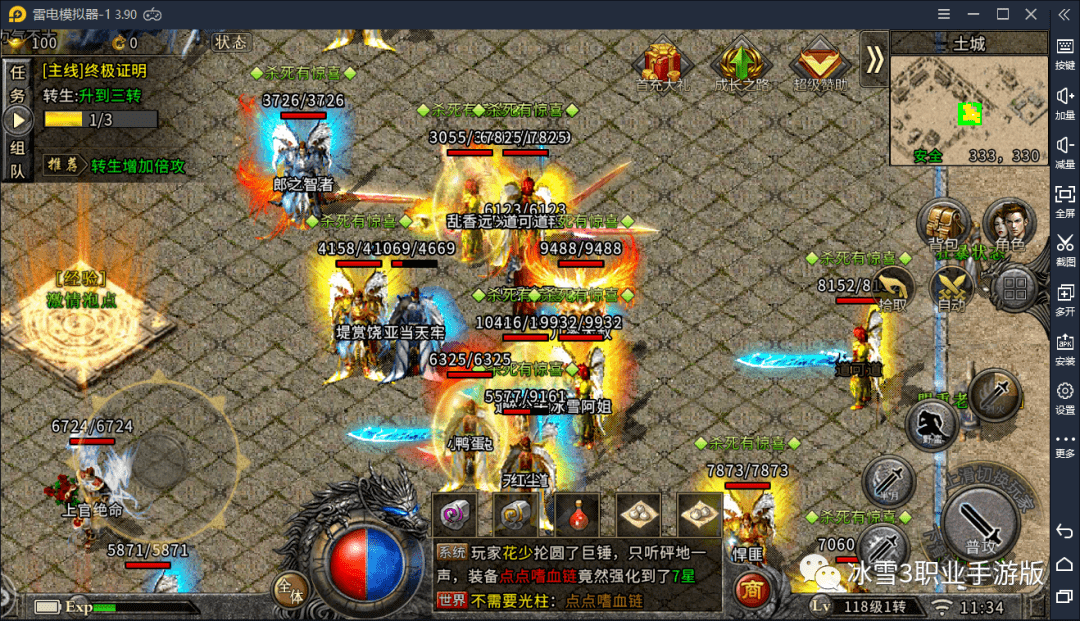Collapse the top icon row with the chevron

pos(875,60)
